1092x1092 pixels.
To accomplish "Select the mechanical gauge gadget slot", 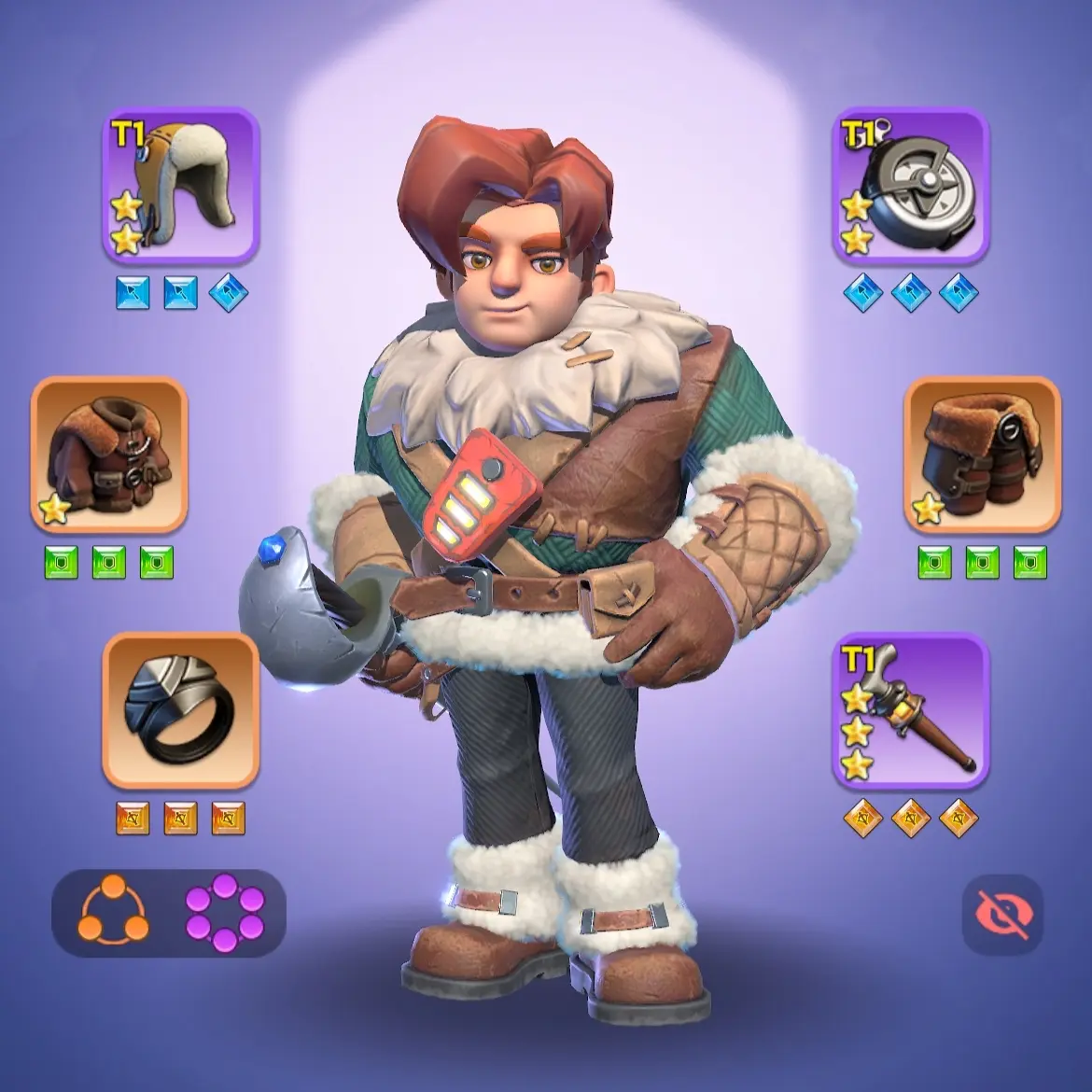I will pos(910,187).
